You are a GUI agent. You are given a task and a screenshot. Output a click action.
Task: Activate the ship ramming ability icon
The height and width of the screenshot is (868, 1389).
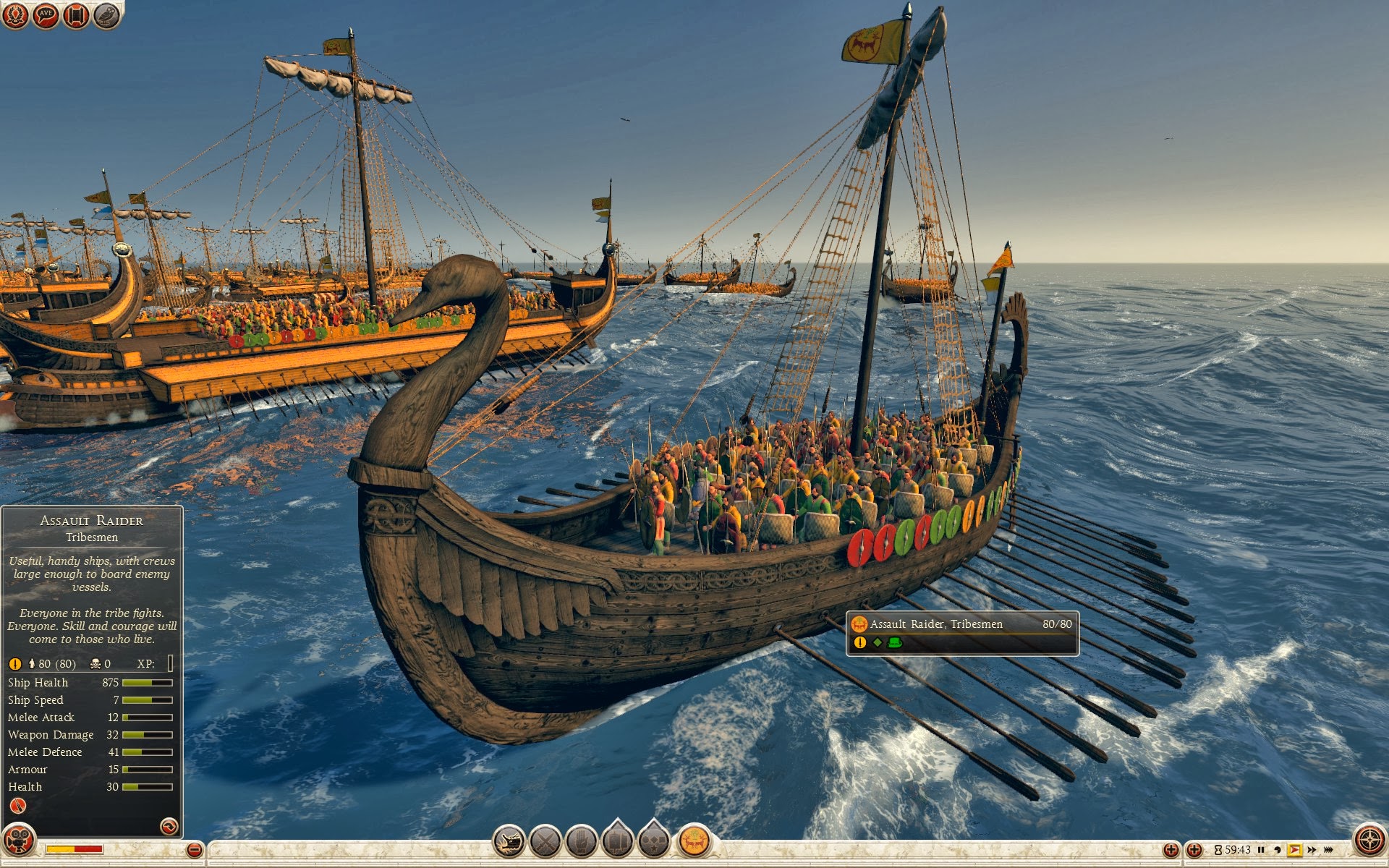[509, 841]
